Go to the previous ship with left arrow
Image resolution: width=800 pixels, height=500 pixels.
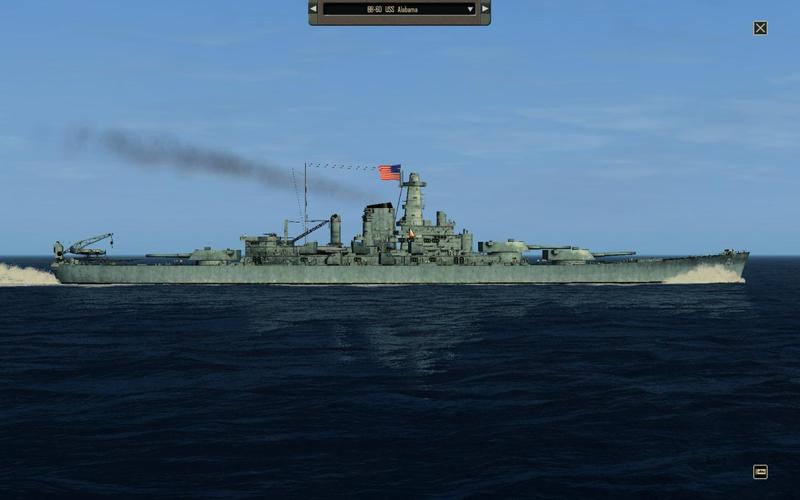tap(313, 9)
